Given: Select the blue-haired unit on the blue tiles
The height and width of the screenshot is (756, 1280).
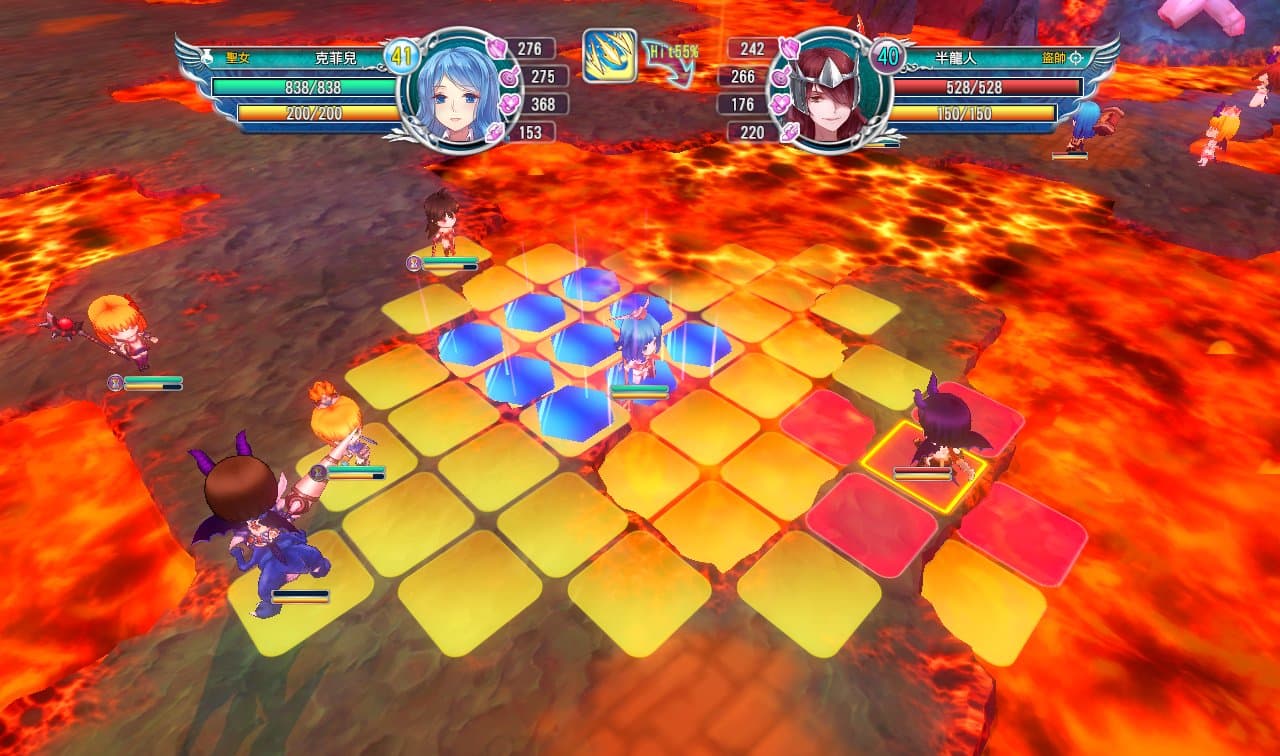Looking at the screenshot, I should [x=638, y=352].
